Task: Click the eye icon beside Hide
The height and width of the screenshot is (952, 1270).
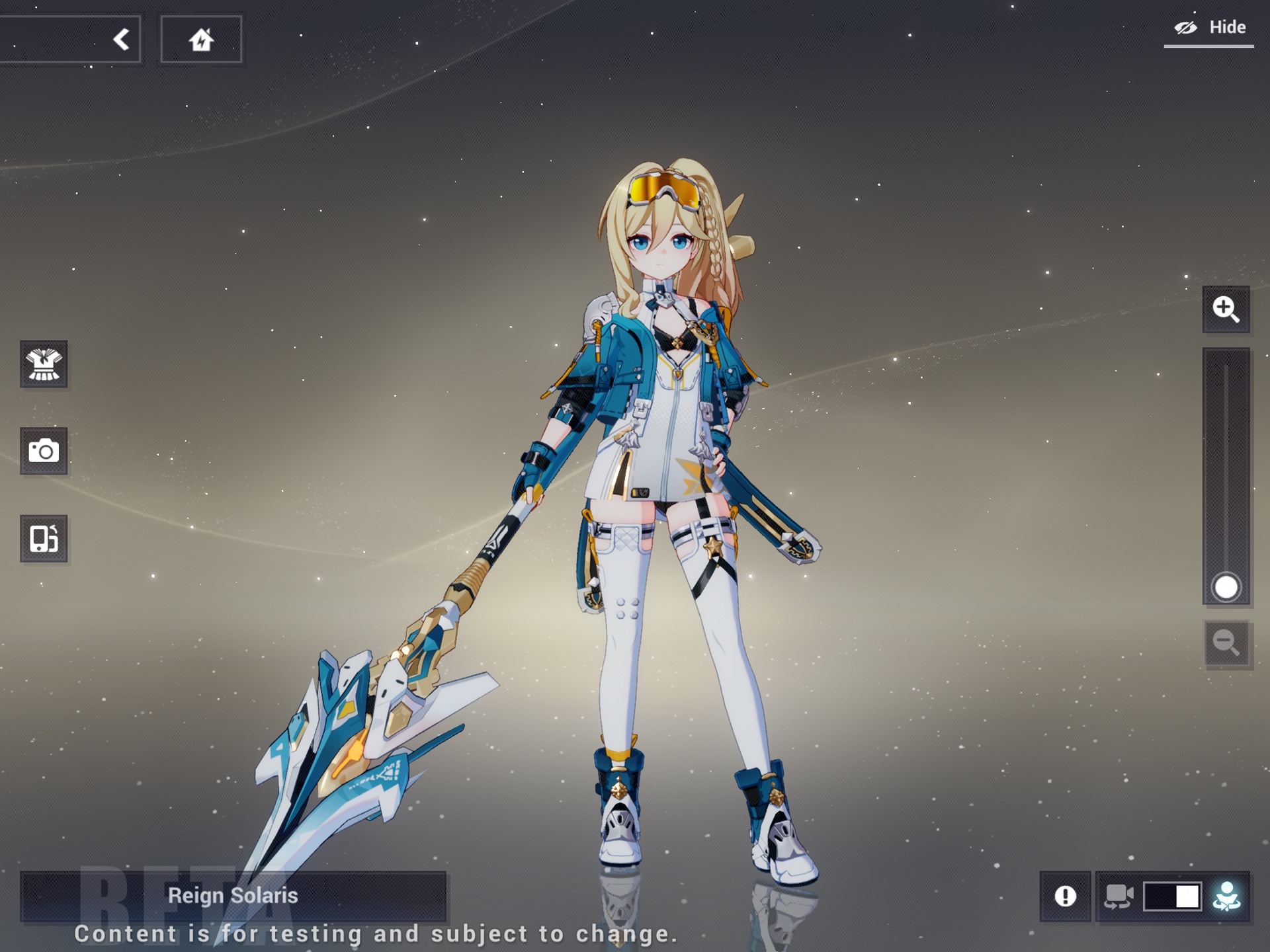Action: coord(1186,26)
